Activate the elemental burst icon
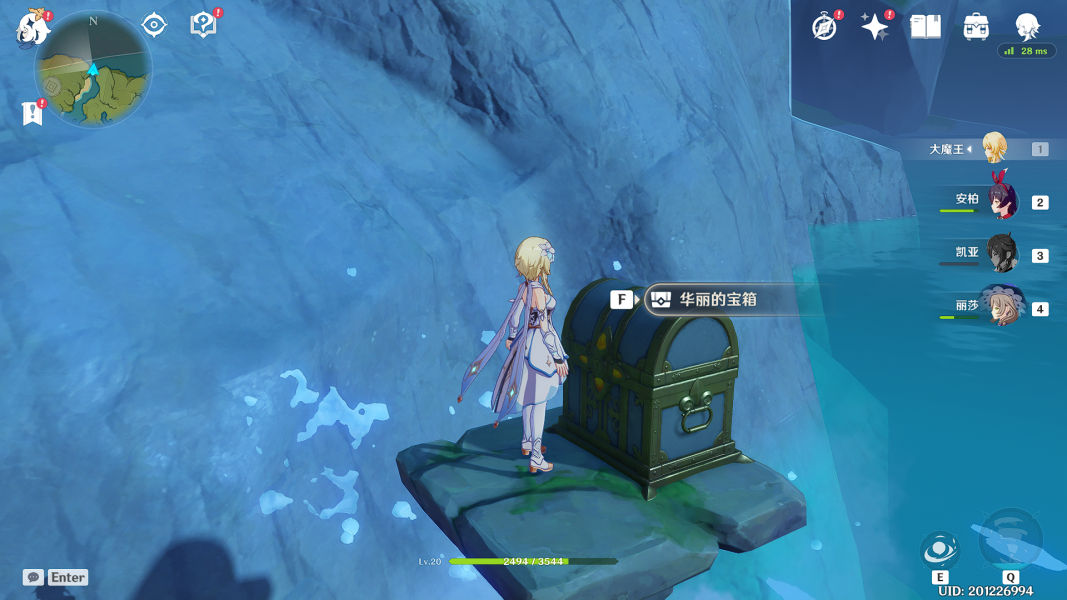The width and height of the screenshot is (1067, 600). (x=1010, y=541)
